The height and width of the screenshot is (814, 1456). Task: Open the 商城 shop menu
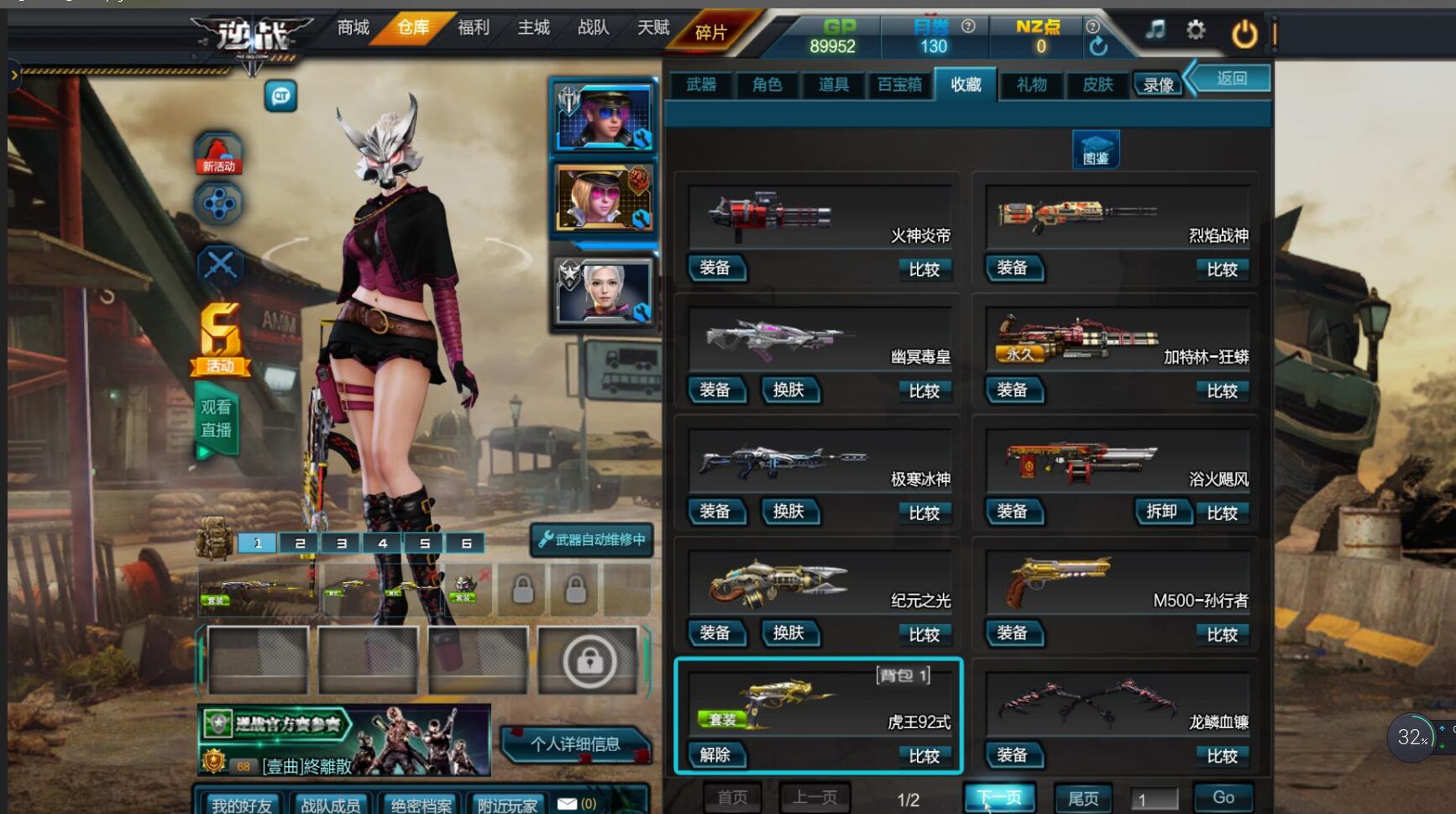(353, 28)
